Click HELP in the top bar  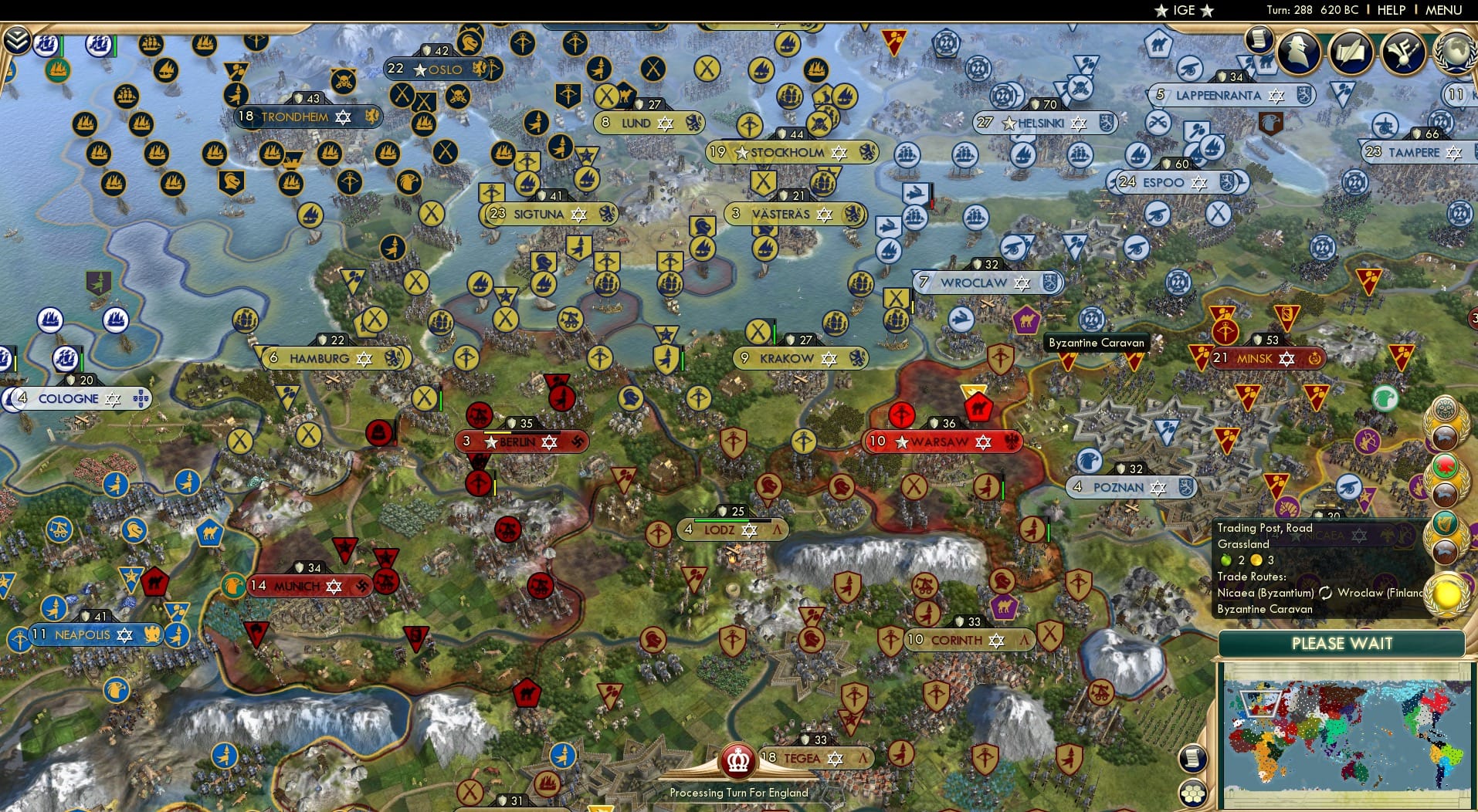click(x=1392, y=10)
